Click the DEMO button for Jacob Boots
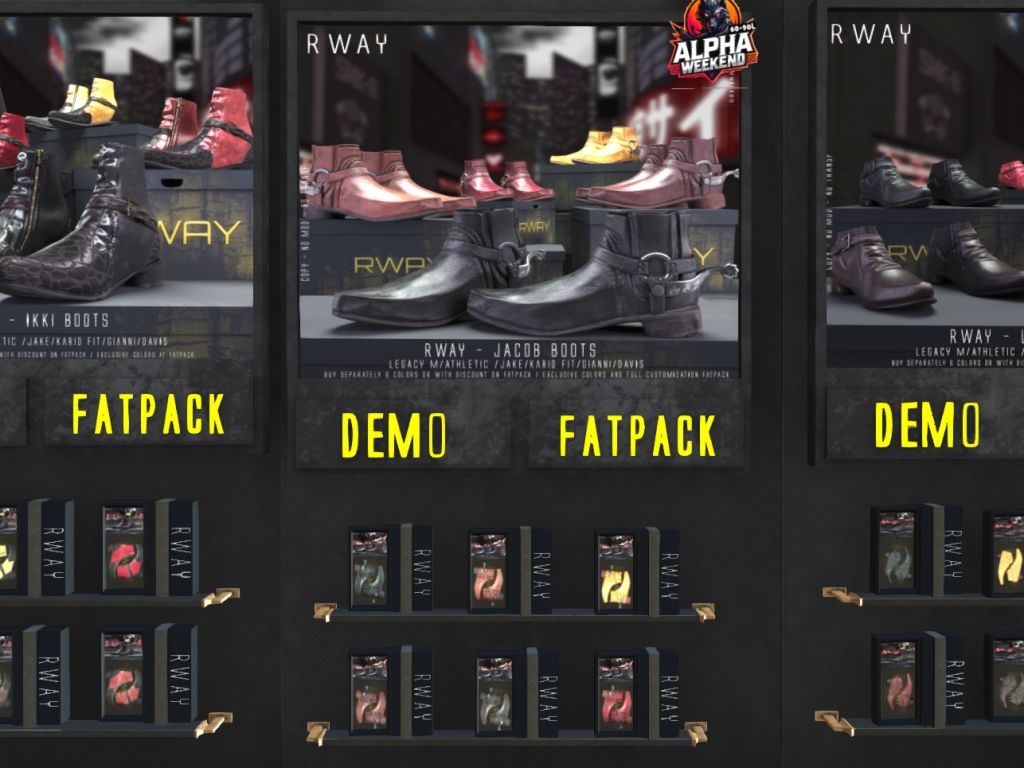The width and height of the screenshot is (1024, 768). pyautogui.click(x=395, y=434)
